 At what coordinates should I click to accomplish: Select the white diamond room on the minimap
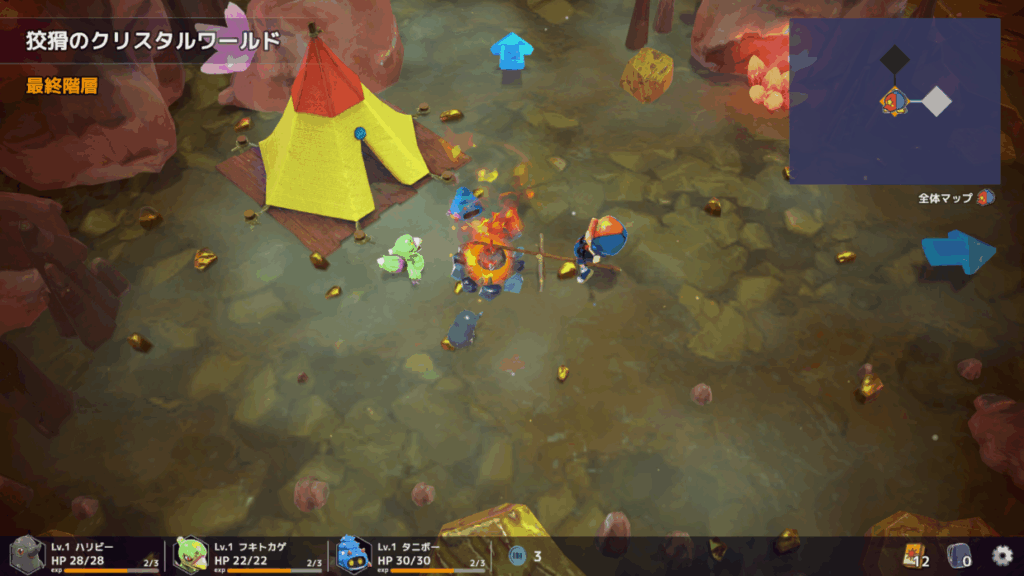pos(936,101)
